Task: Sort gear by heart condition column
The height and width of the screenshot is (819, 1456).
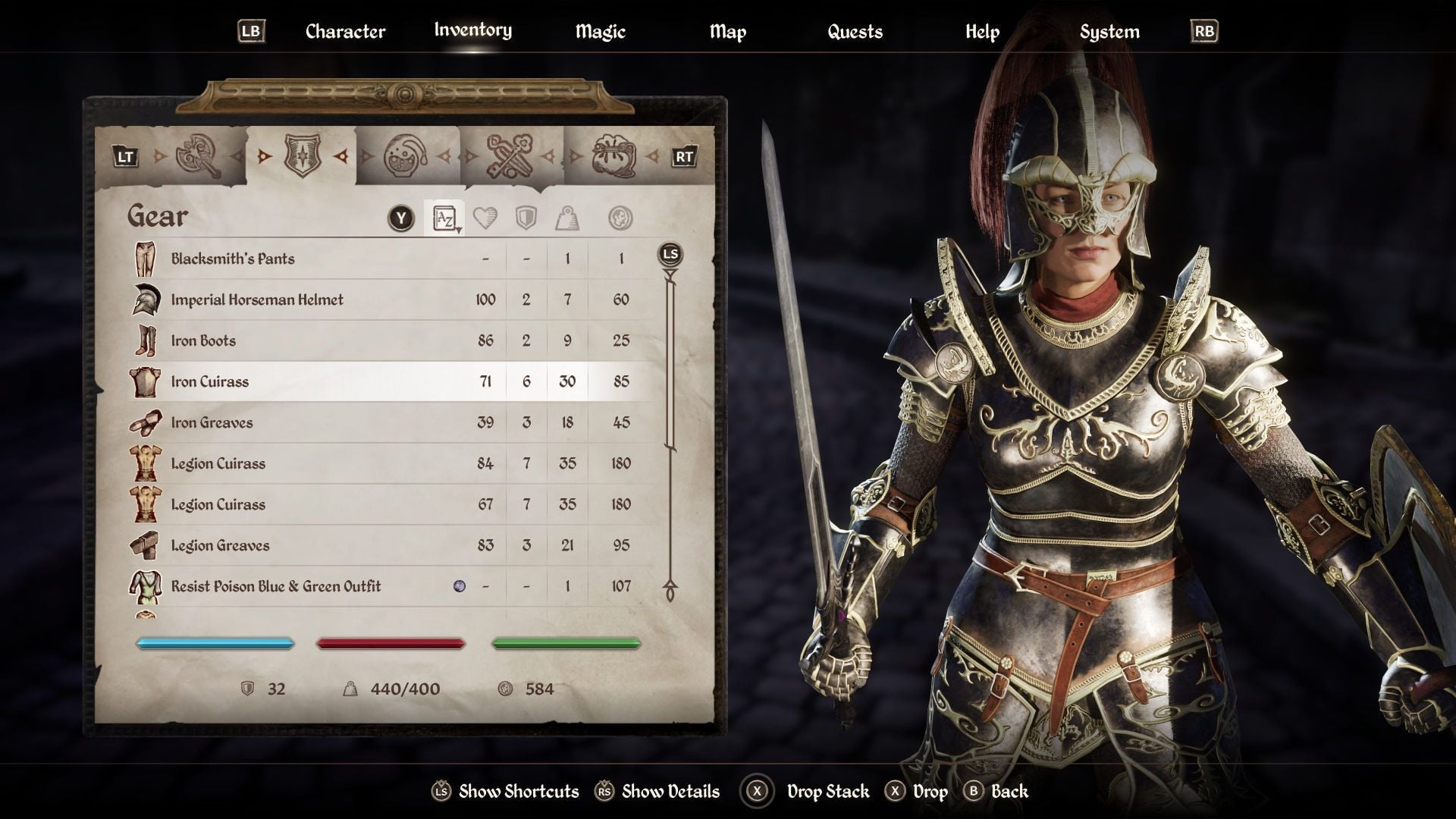Action: 485,218
